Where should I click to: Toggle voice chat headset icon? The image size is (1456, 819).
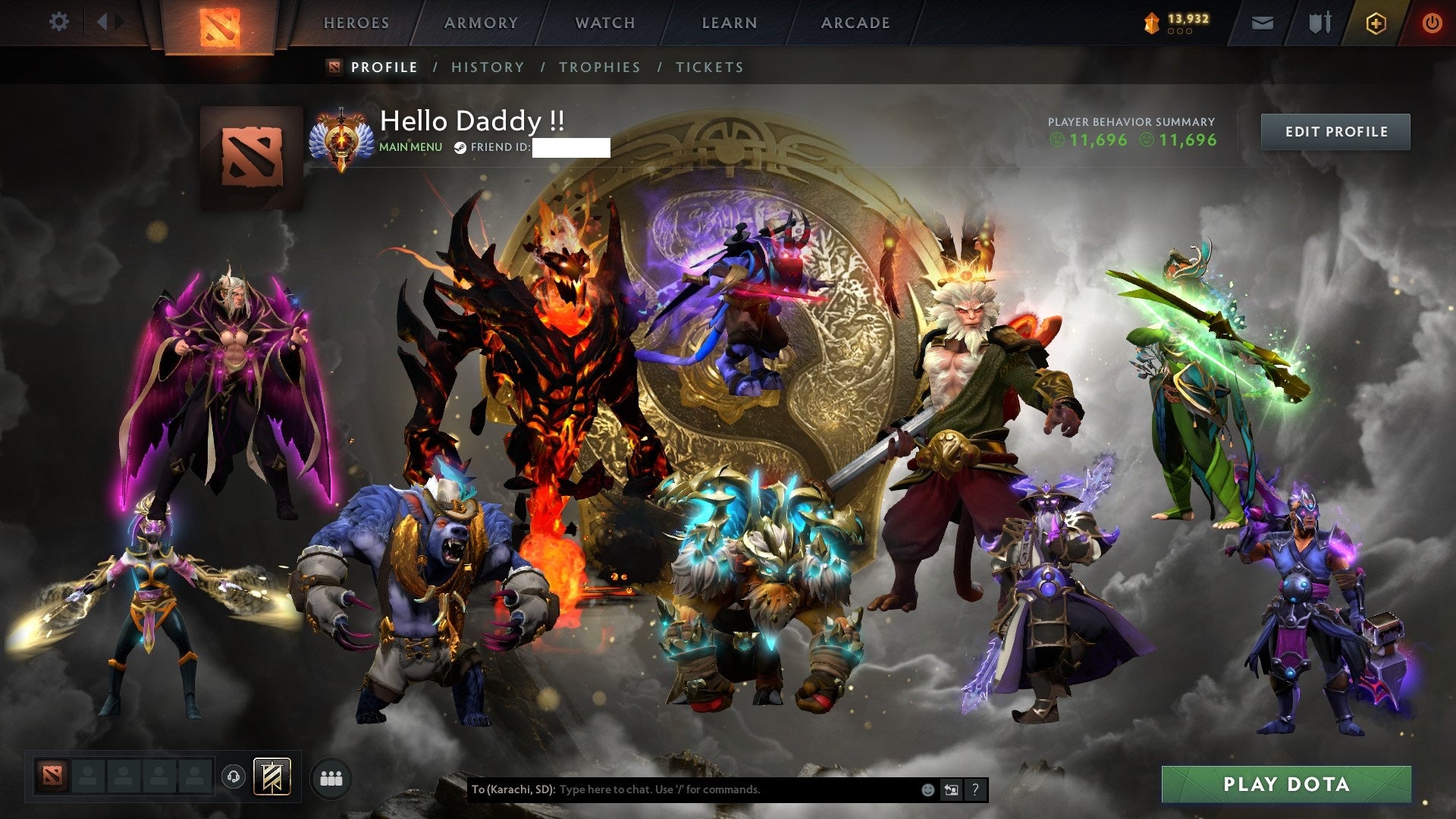[x=231, y=775]
